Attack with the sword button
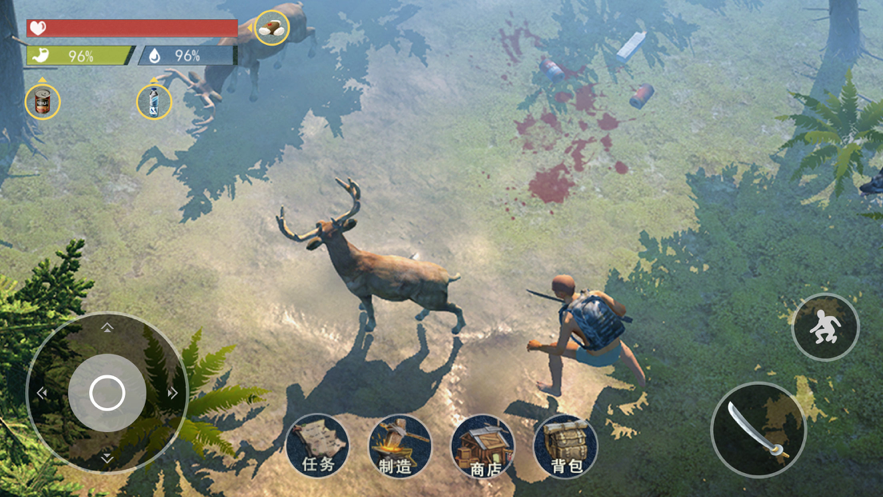This screenshot has width=883, height=497. pos(758,429)
